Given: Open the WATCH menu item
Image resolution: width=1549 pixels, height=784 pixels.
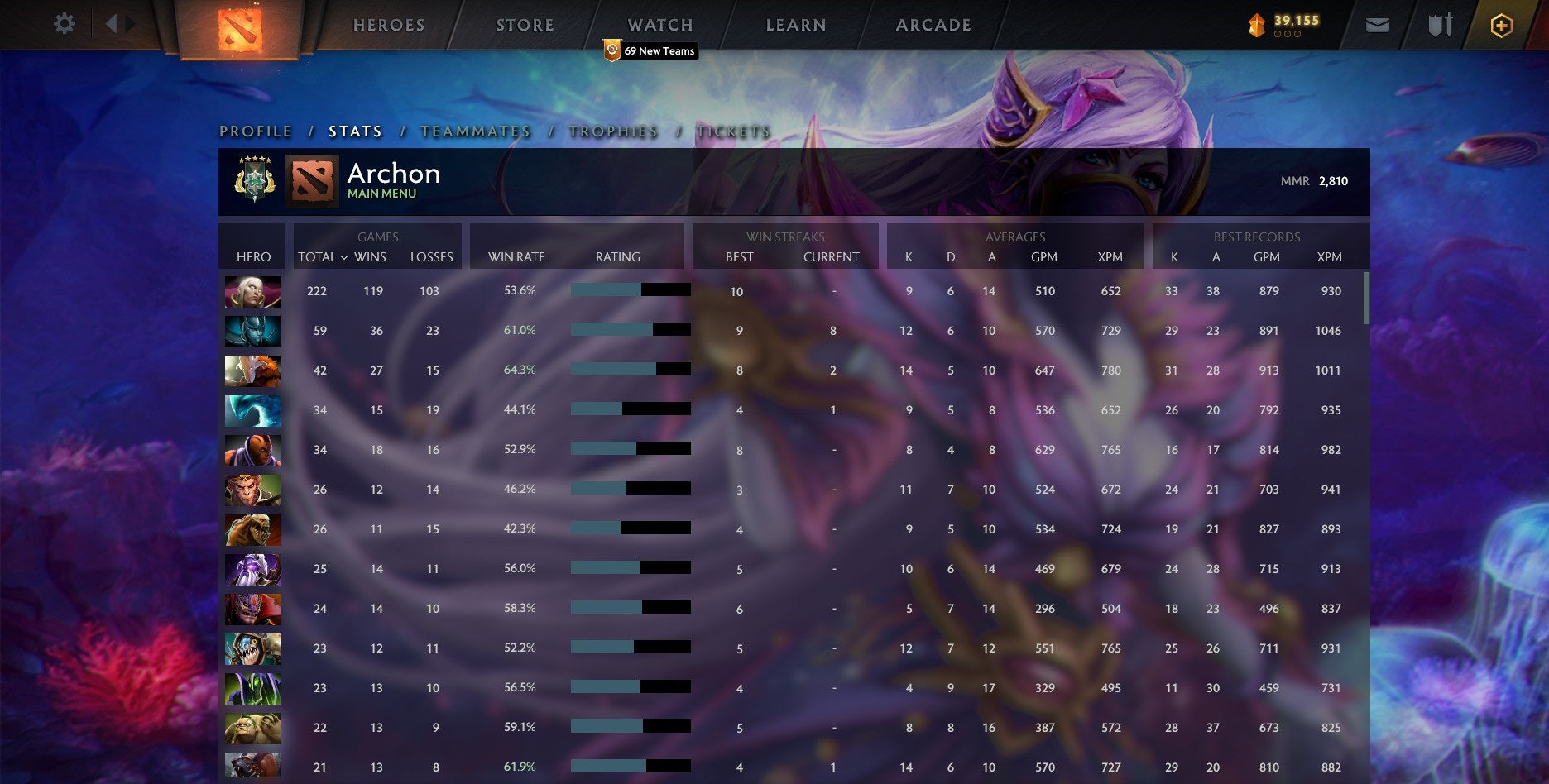Looking at the screenshot, I should [659, 25].
